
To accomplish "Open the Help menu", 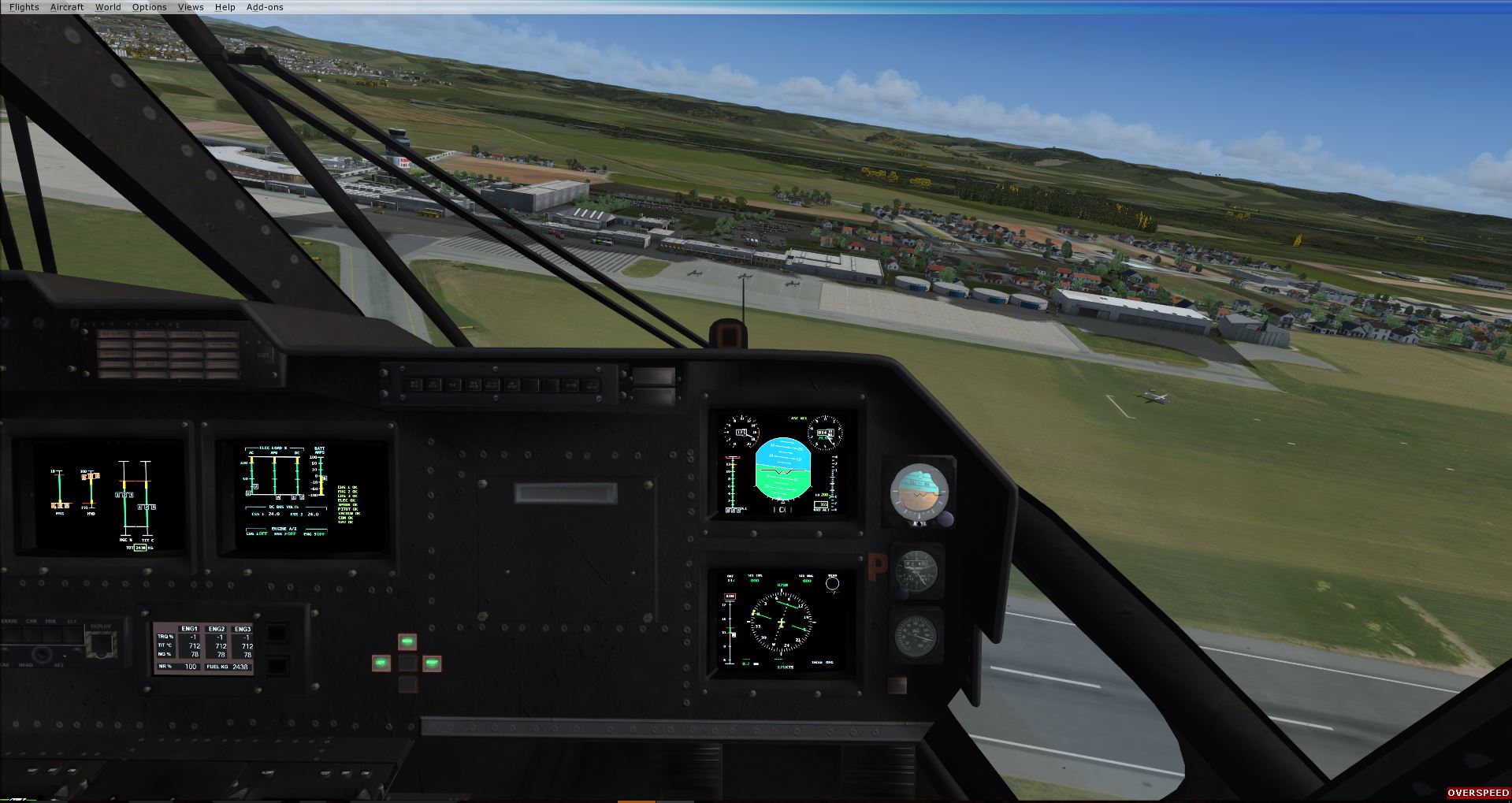I will click(225, 7).
